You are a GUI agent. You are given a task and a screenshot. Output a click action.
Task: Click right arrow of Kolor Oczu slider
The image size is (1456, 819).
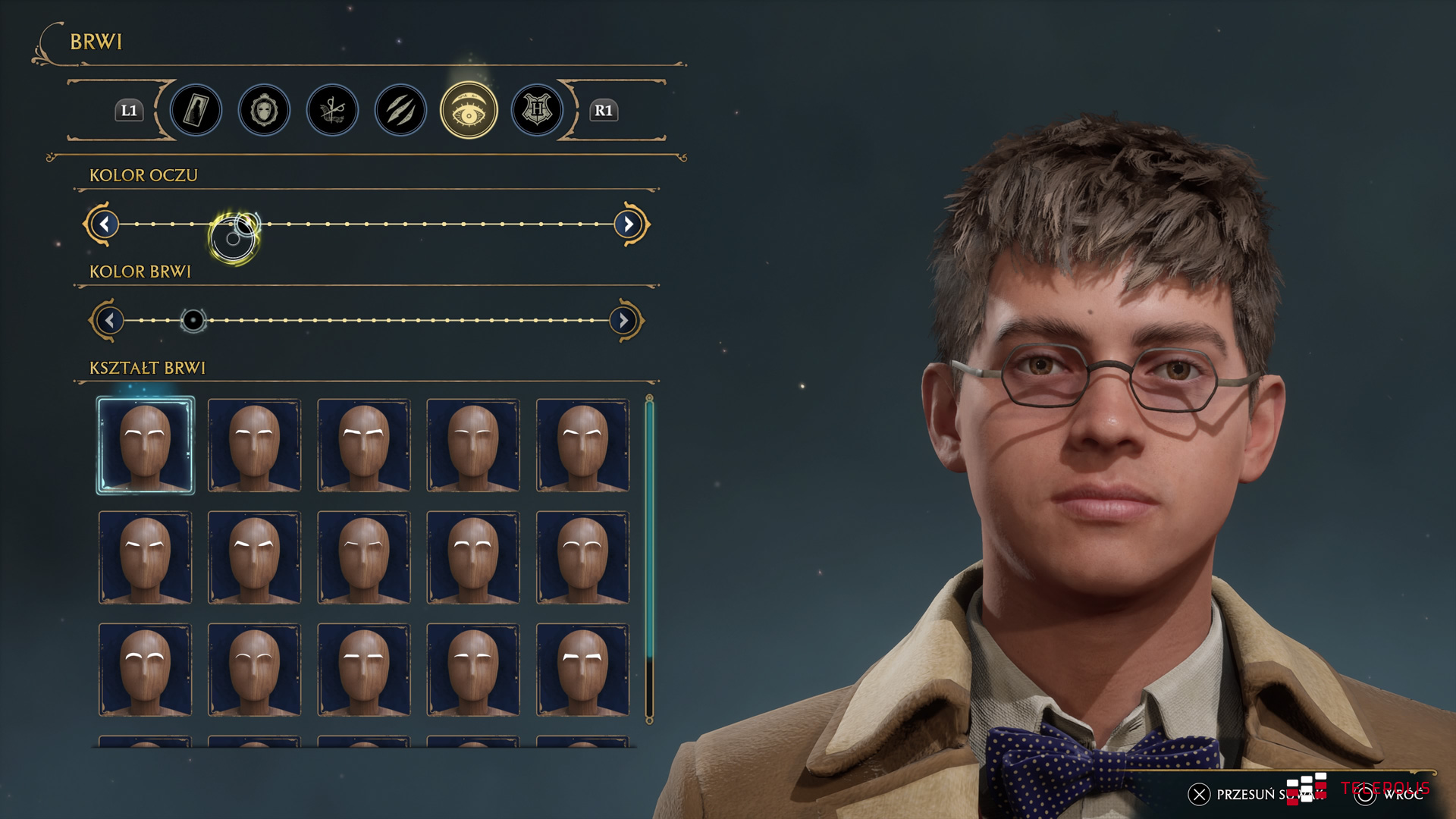click(x=628, y=224)
